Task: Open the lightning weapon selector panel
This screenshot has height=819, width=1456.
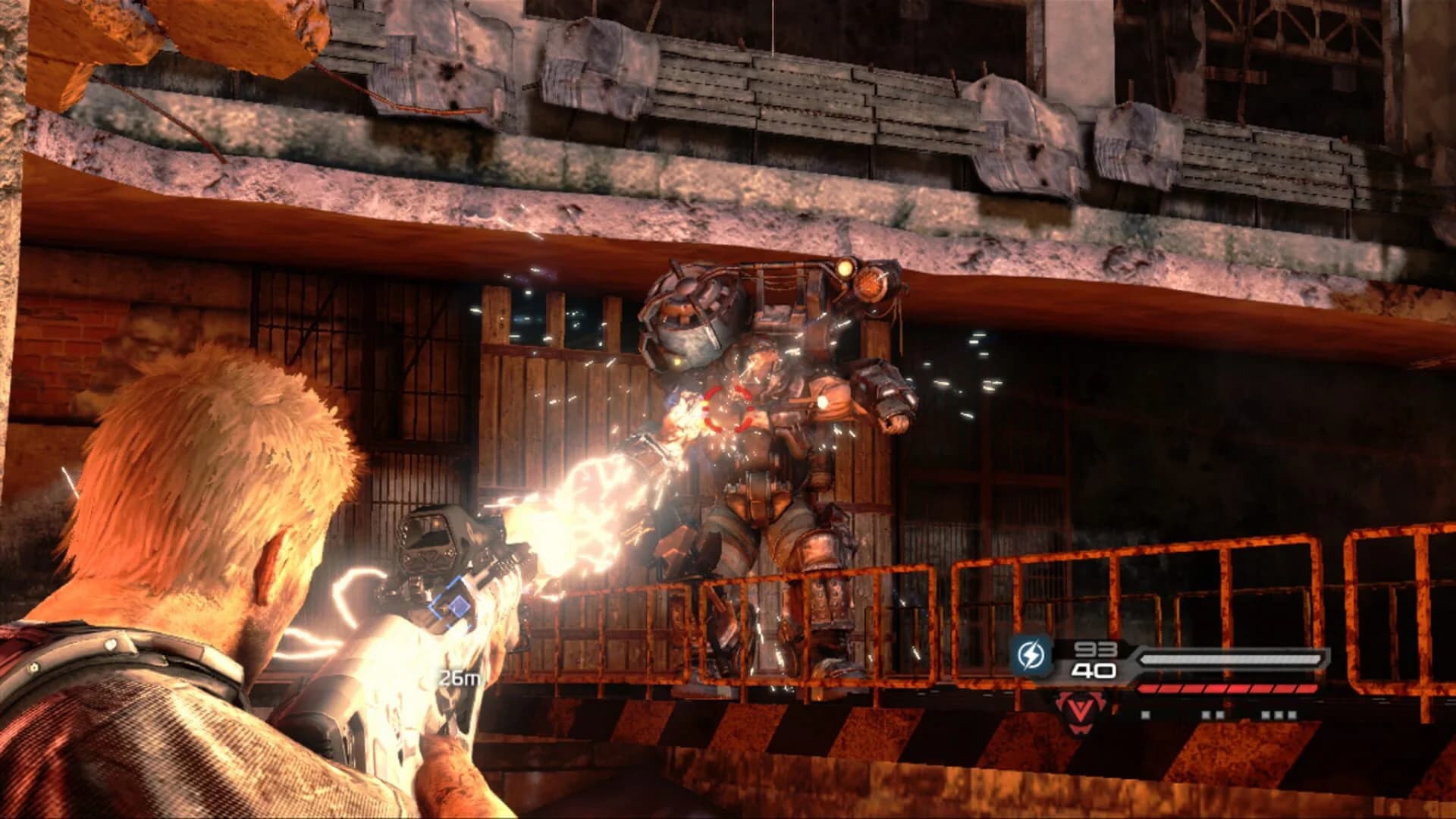Action: pos(1032,654)
